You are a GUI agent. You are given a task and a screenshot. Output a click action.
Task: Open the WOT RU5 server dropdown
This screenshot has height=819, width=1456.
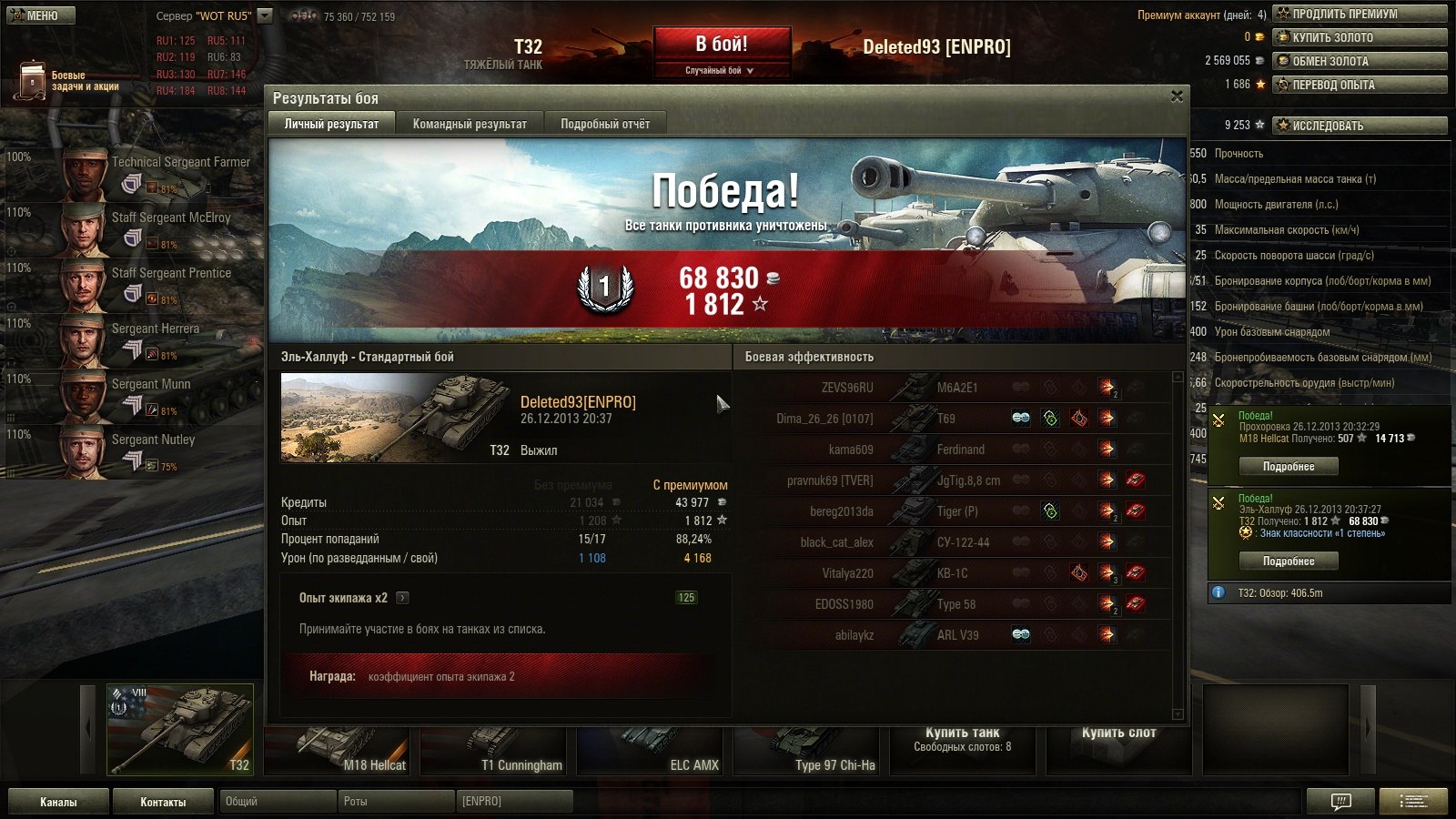(265, 15)
